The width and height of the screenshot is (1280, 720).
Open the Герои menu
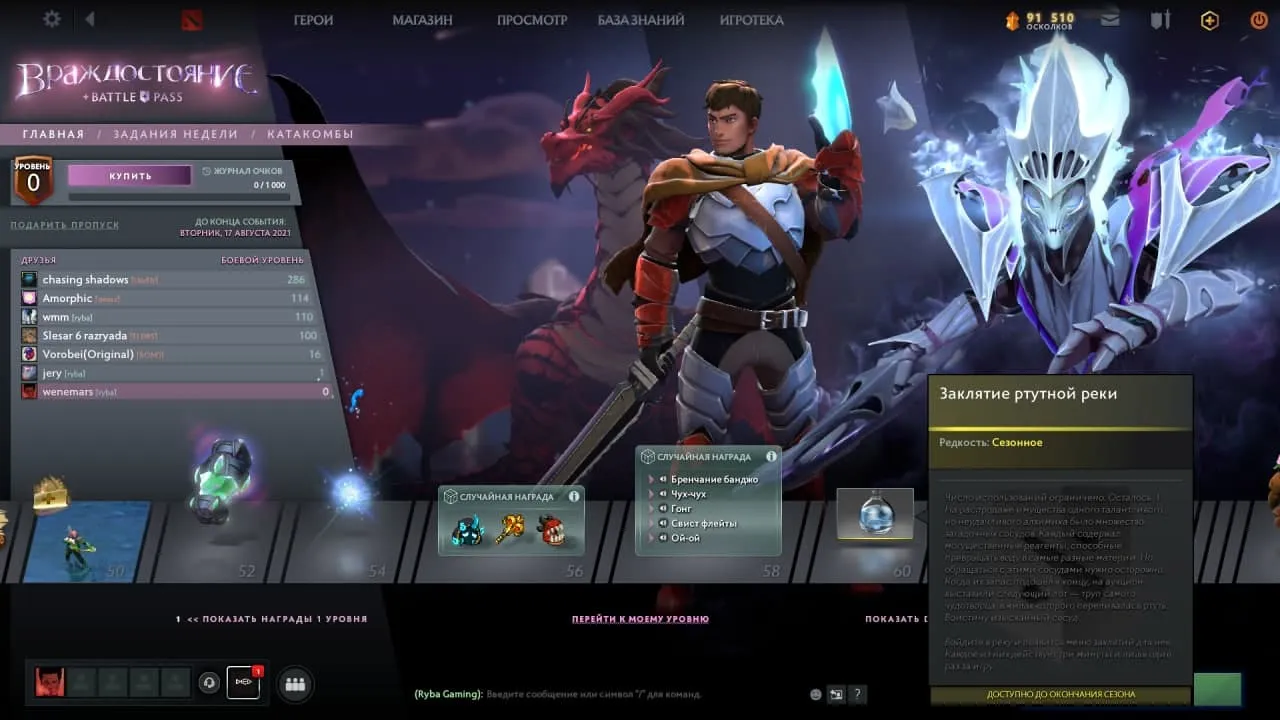(x=313, y=20)
